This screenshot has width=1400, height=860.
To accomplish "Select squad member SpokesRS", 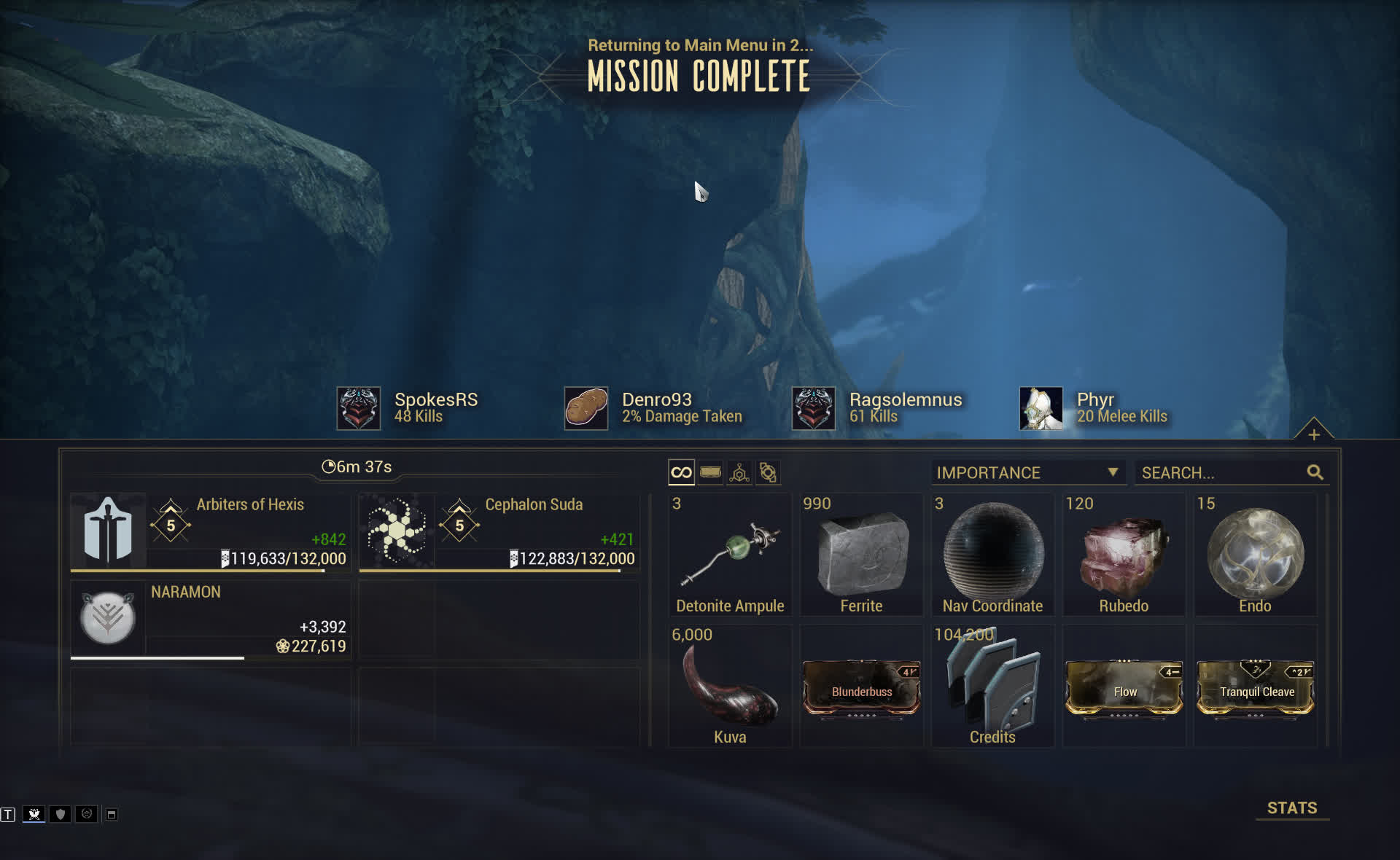I will [408, 408].
